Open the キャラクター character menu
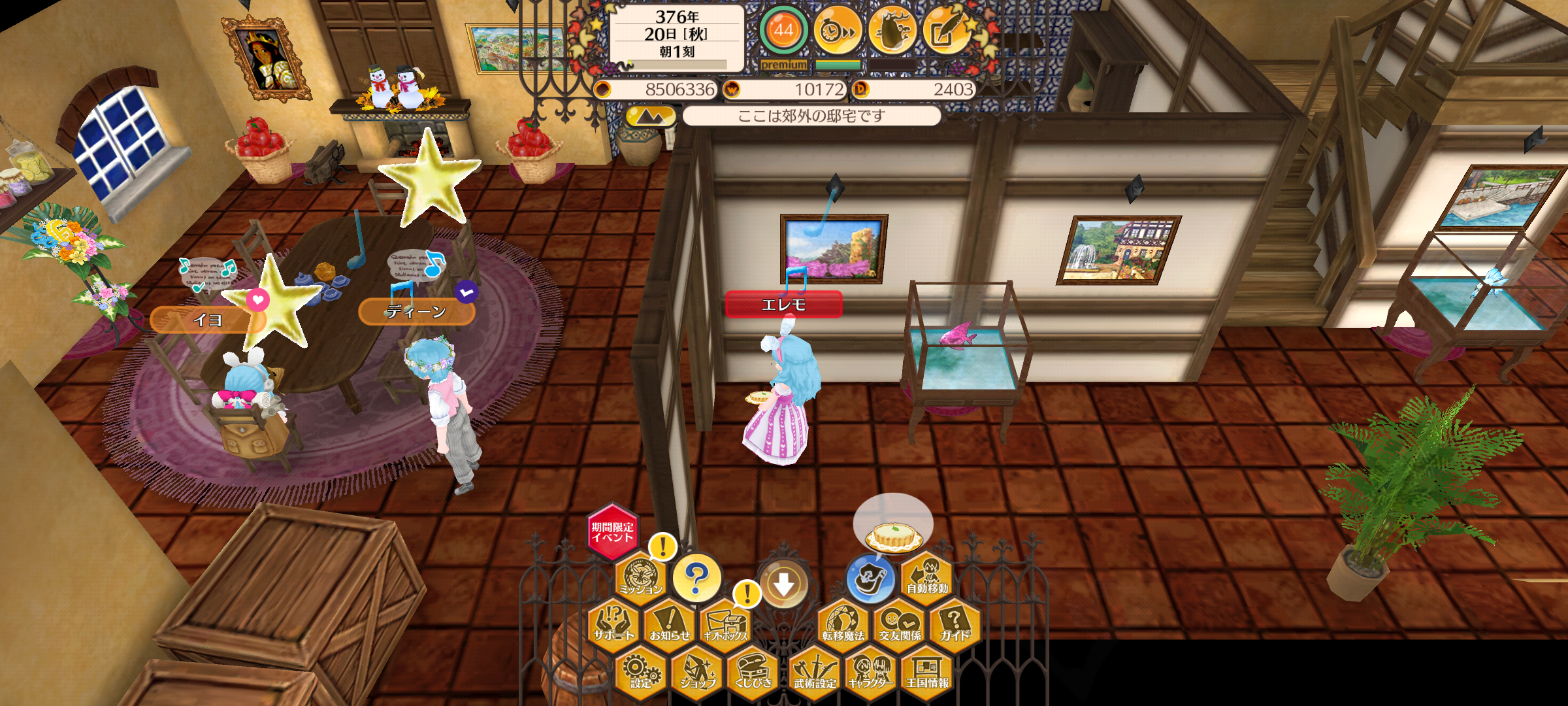Image resolution: width=1568 pixels, height=706 pixels. tap(871, 672)
